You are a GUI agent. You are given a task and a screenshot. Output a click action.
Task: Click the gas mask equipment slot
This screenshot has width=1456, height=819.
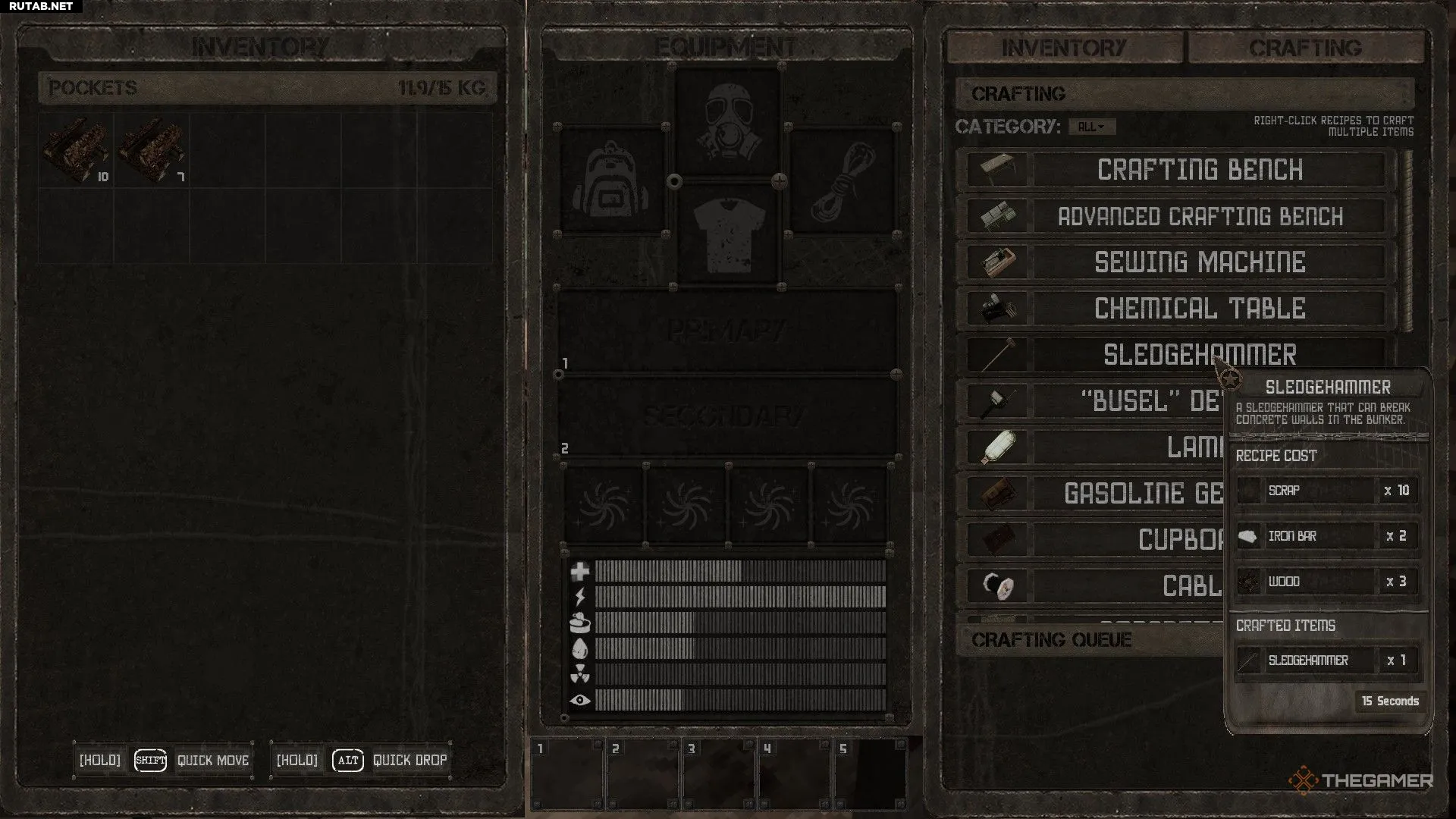[727, 121]
